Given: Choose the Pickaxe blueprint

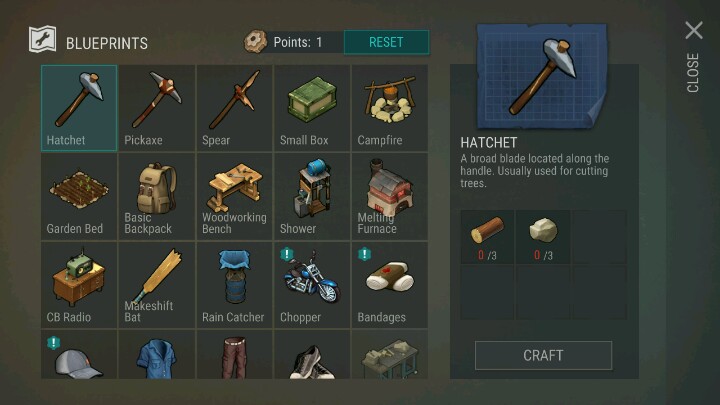Looking at the screenshot, I should click(157, 107).
